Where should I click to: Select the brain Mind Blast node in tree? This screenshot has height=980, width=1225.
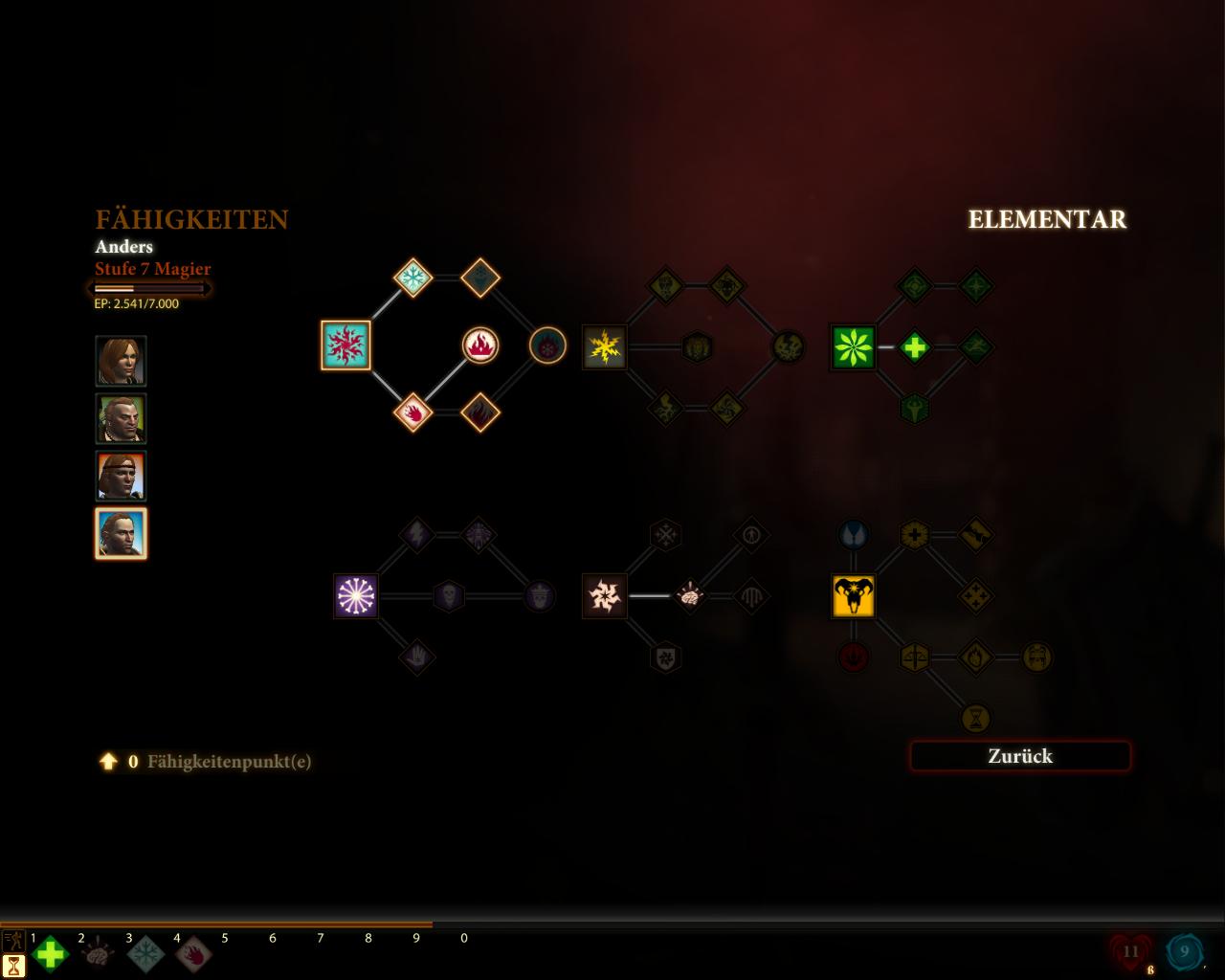690,596
